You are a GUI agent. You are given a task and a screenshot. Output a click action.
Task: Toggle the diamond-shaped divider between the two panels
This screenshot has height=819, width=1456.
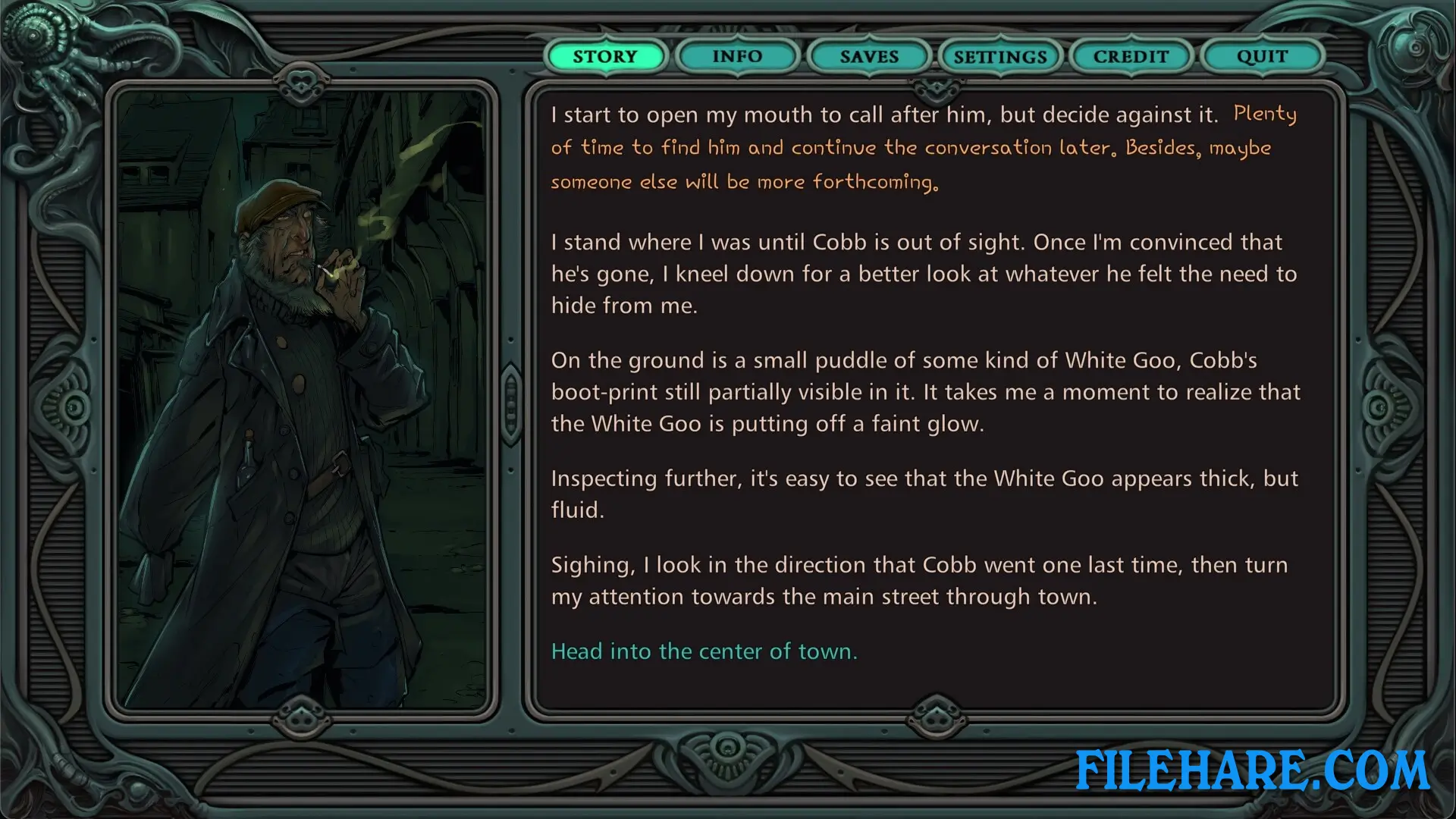coord(510,404)
